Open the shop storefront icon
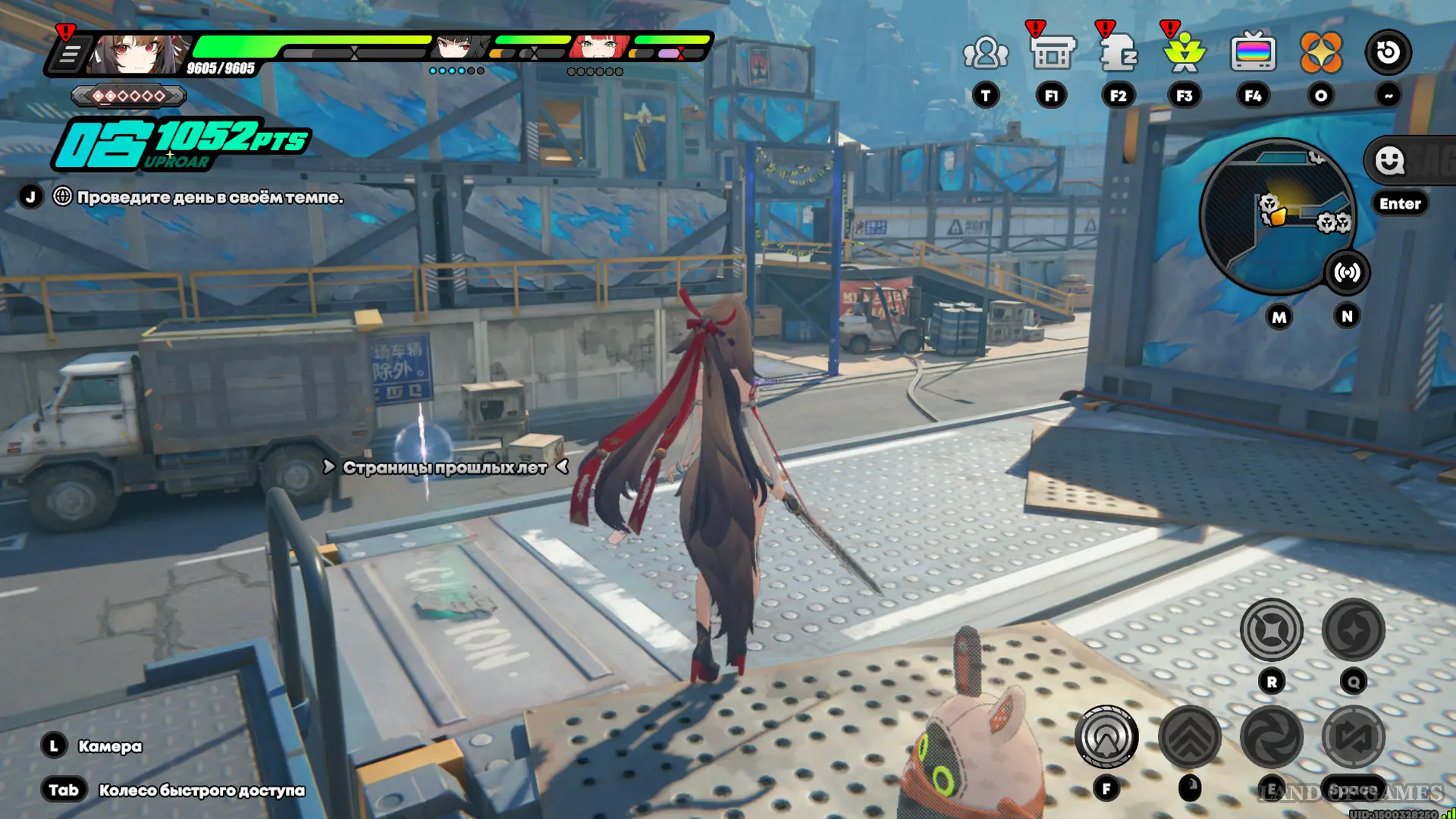This screenshot has width=1456, height=819. coord(1052,53)
